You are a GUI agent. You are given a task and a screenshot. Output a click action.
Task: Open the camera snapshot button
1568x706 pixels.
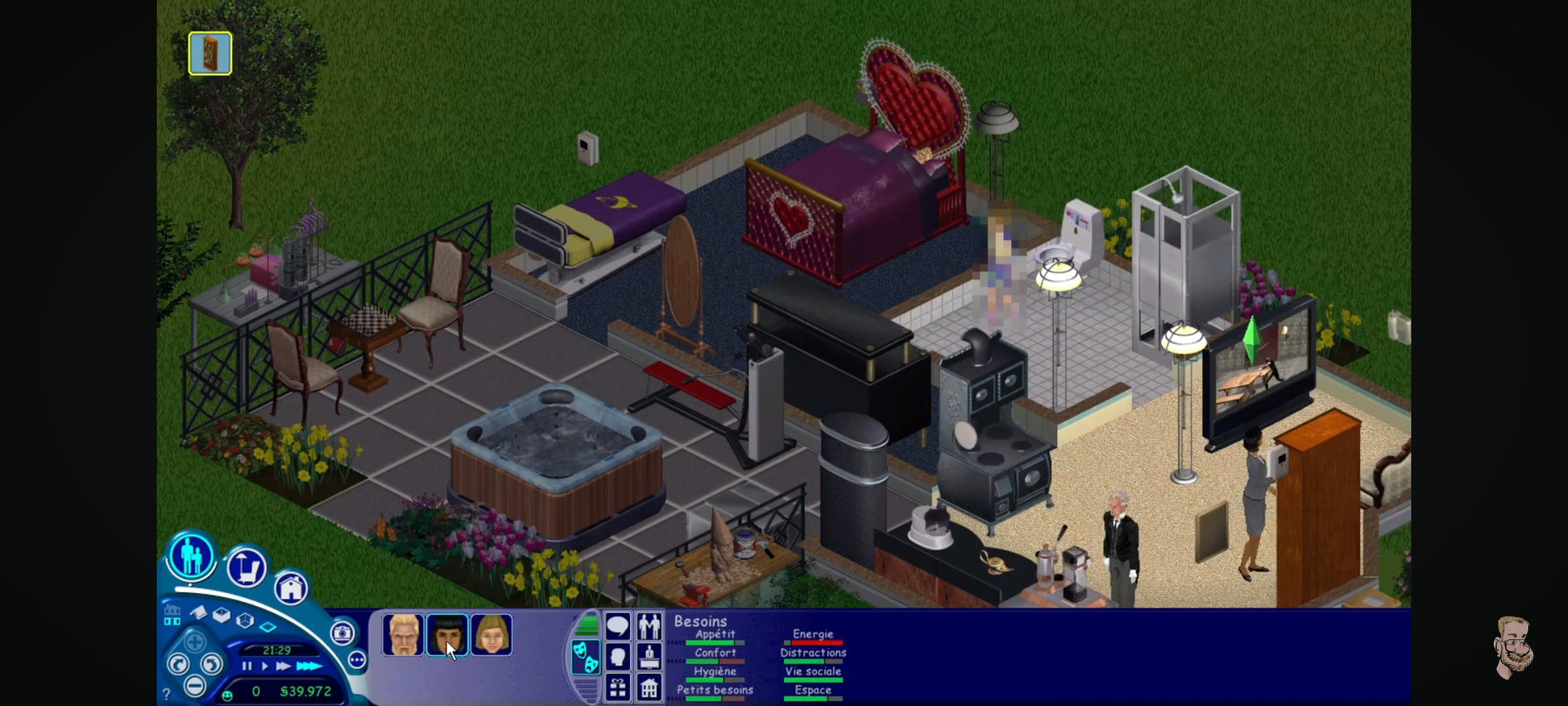(342, 633)
